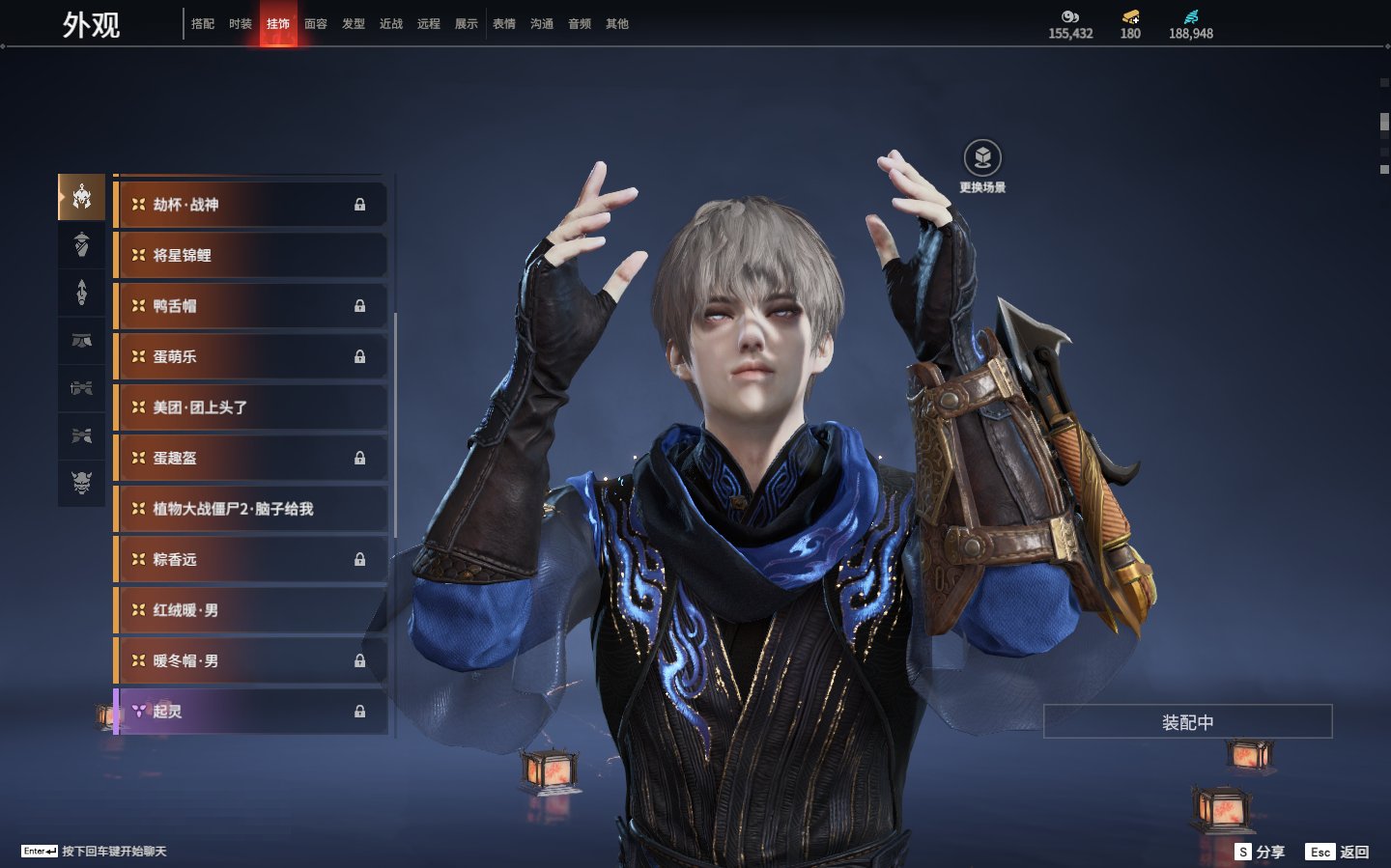The height and width of the screenshot is (868, 1391).
Task: Choose the straw hat figure category icon
Action: [x=82, y=244]
